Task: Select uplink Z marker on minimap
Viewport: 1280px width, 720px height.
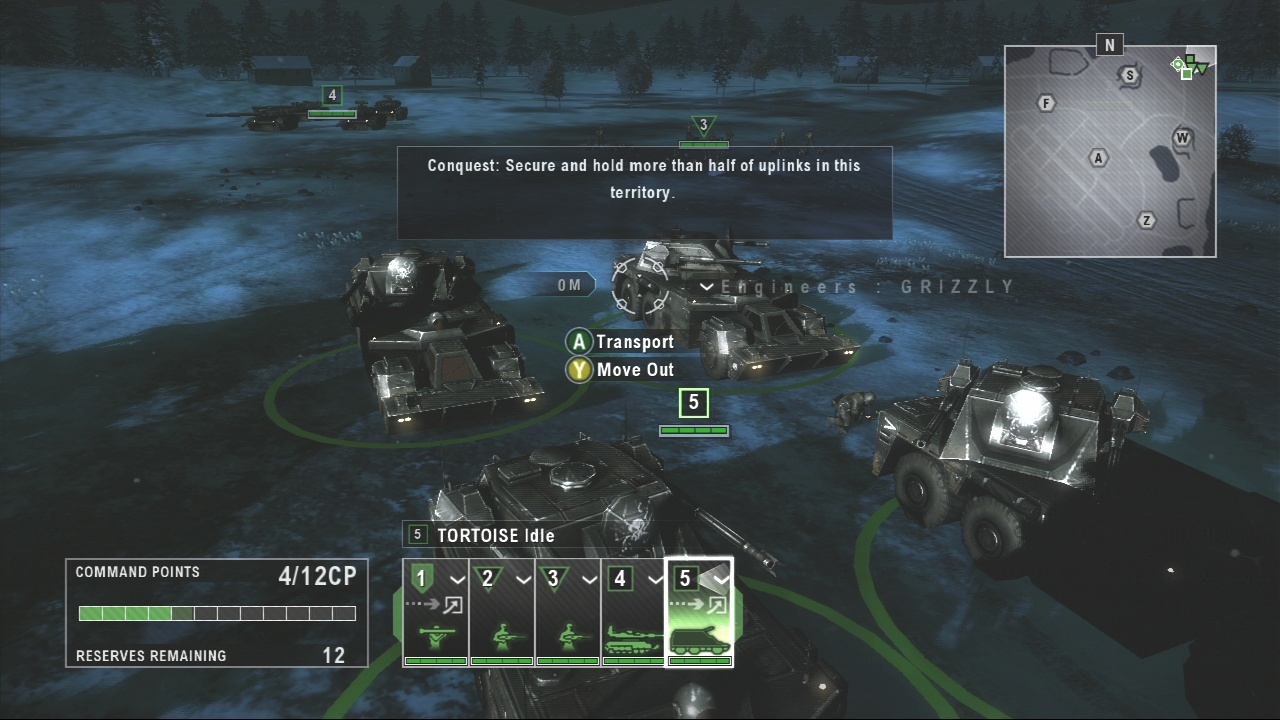Action: coord(1147,220)
